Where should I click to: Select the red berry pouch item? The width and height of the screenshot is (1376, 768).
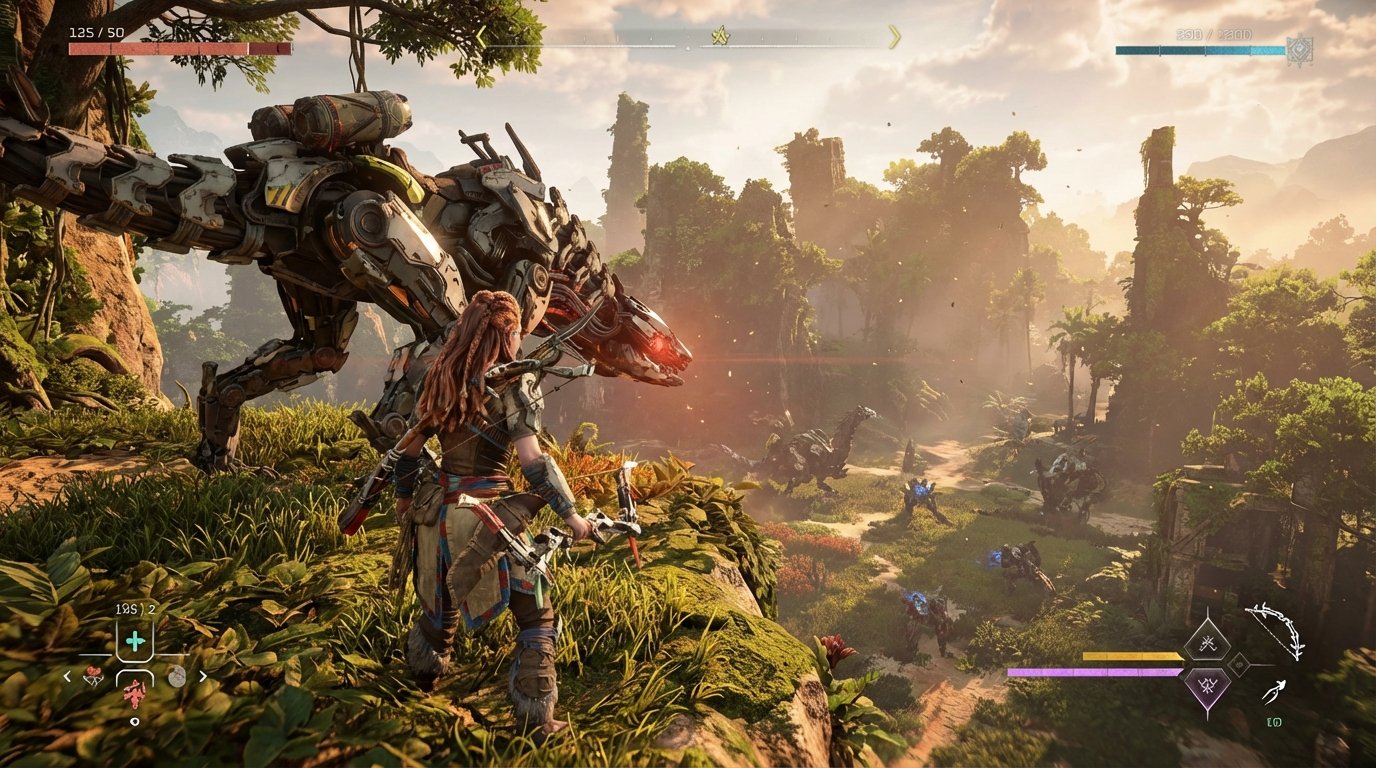(x=93, y=677)
